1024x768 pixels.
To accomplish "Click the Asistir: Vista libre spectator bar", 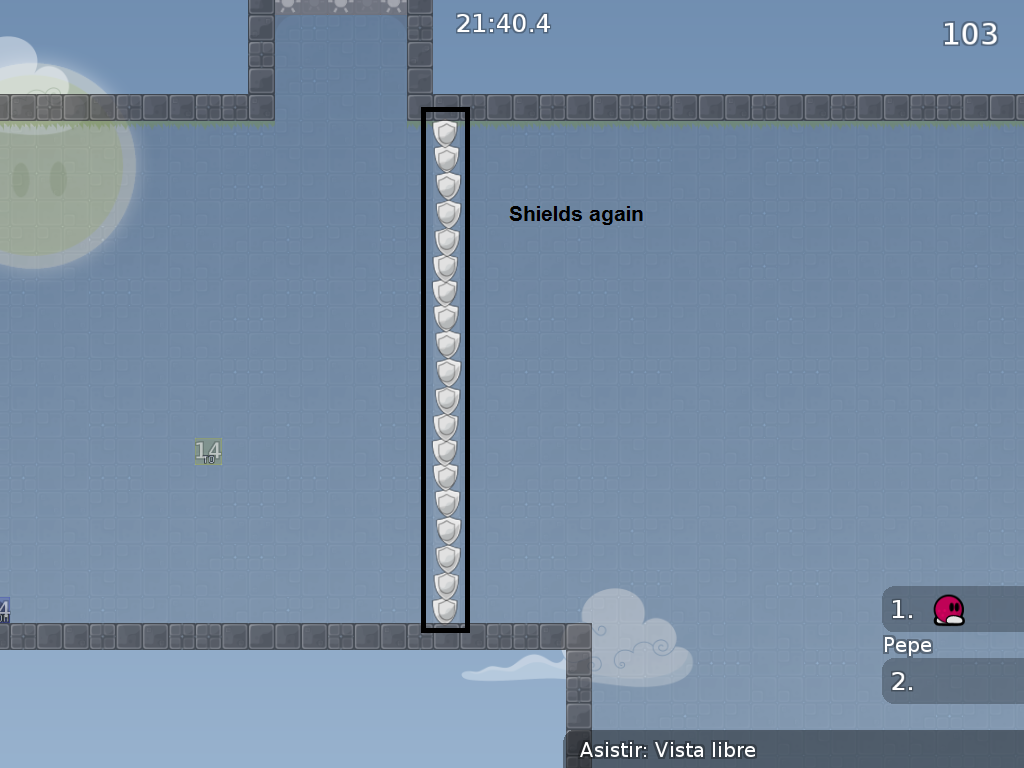I will point(796,750).
